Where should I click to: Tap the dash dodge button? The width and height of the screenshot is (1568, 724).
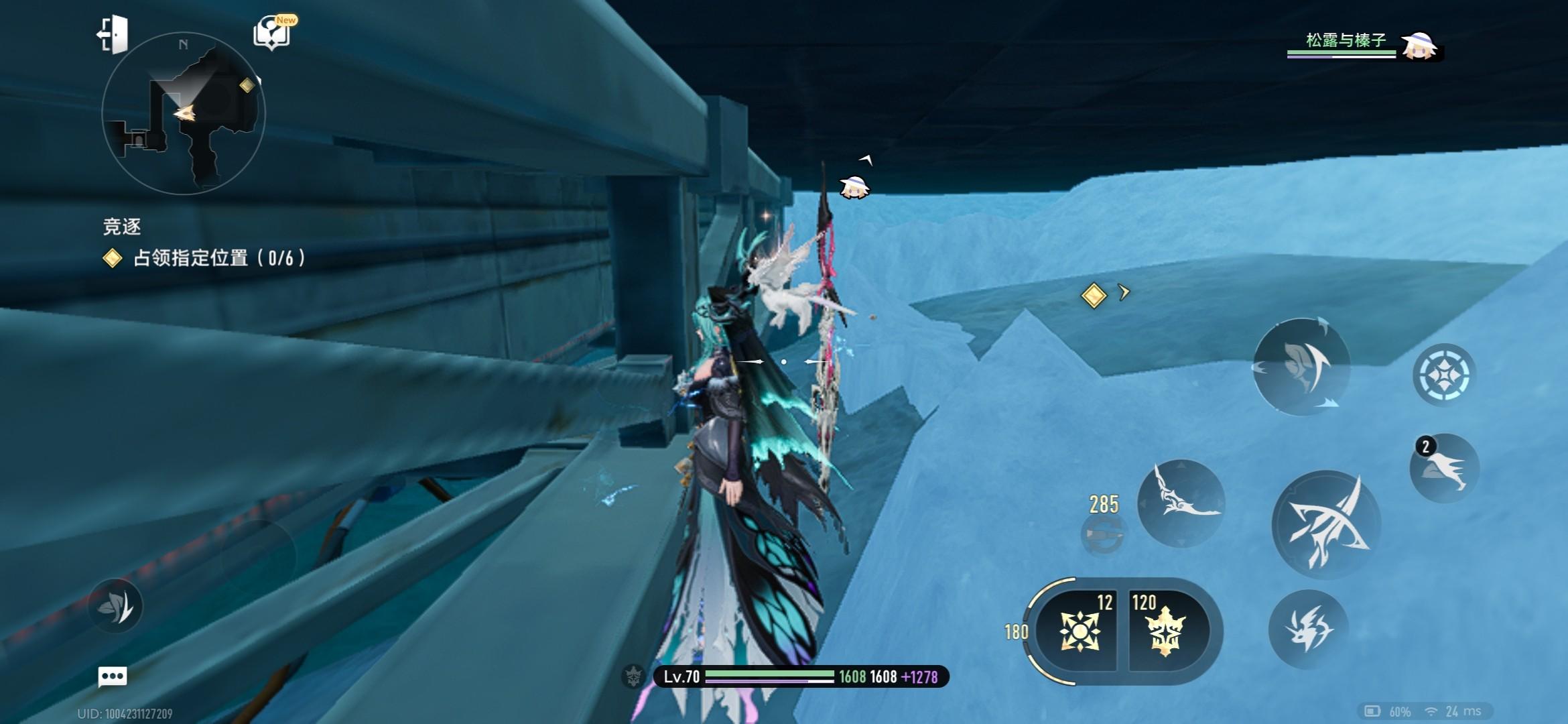click(x=1308, y=629)
